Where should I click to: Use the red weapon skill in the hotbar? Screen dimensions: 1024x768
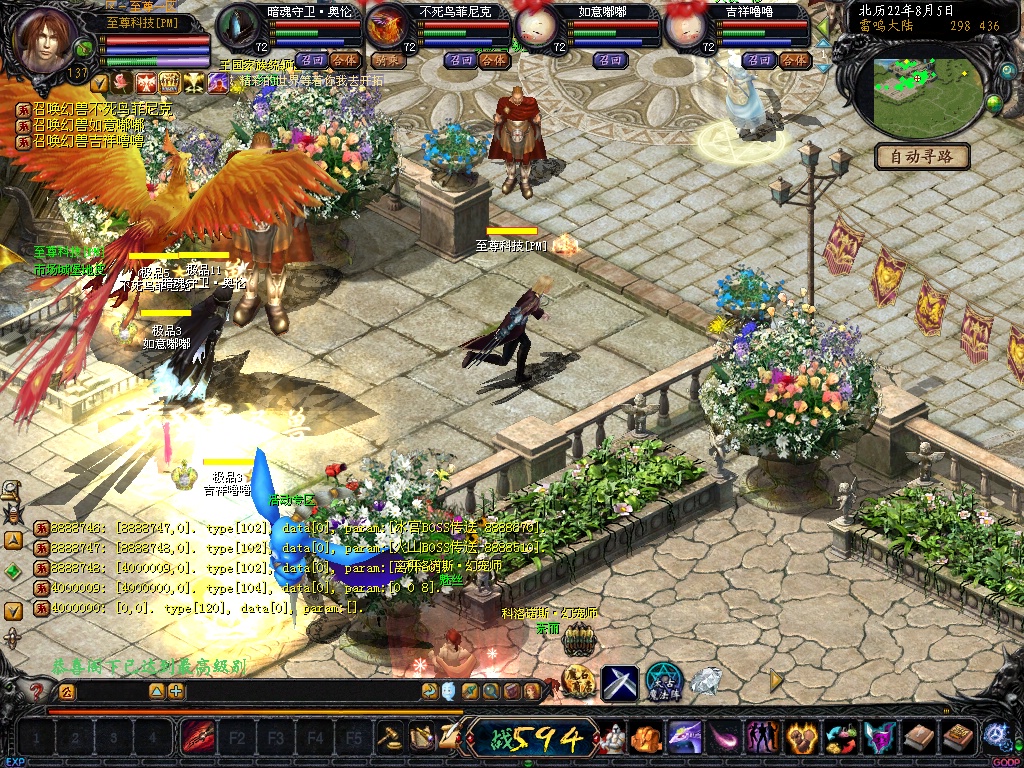point(195,739)
